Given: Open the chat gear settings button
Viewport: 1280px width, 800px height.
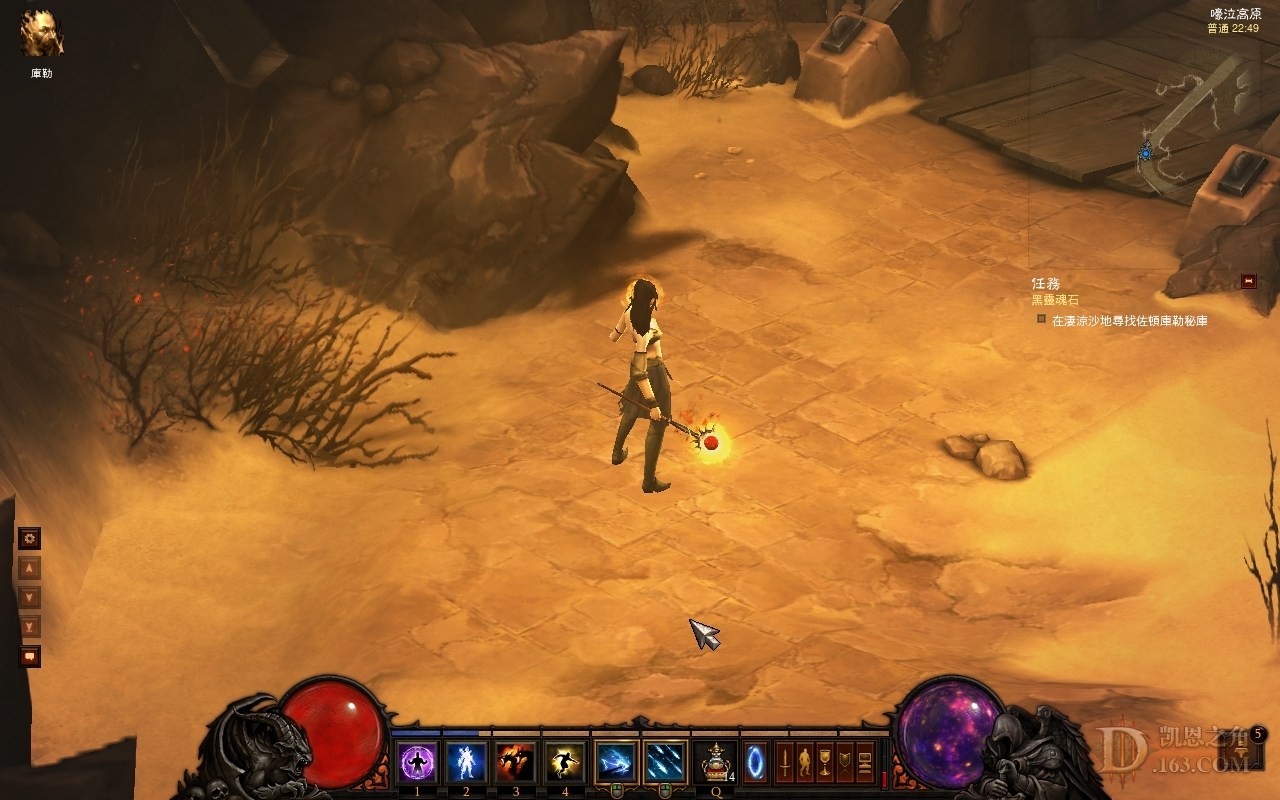Looking at the screenshot, I should click(30, 538).
